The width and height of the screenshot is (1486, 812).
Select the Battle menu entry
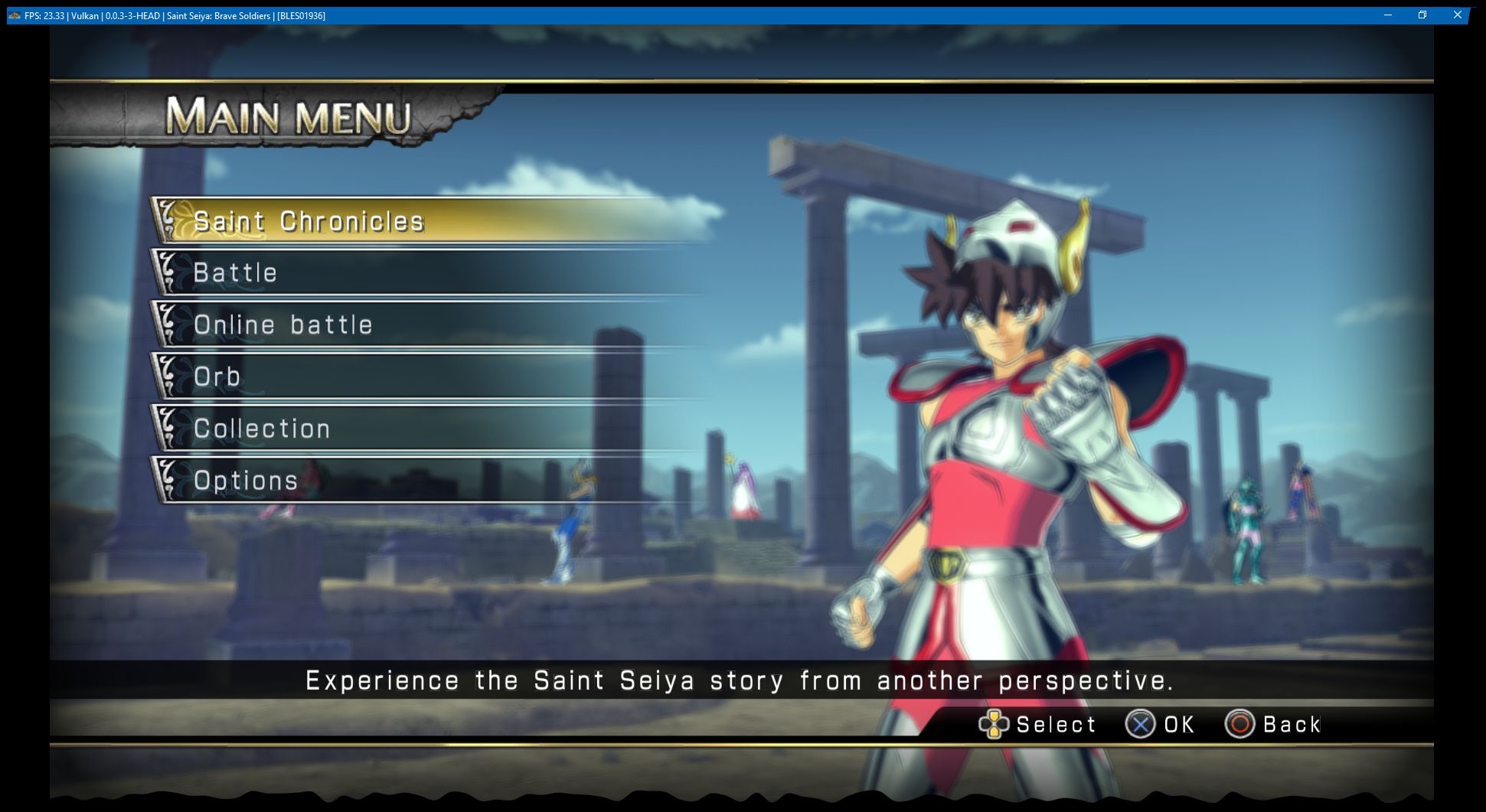point(235,272)
